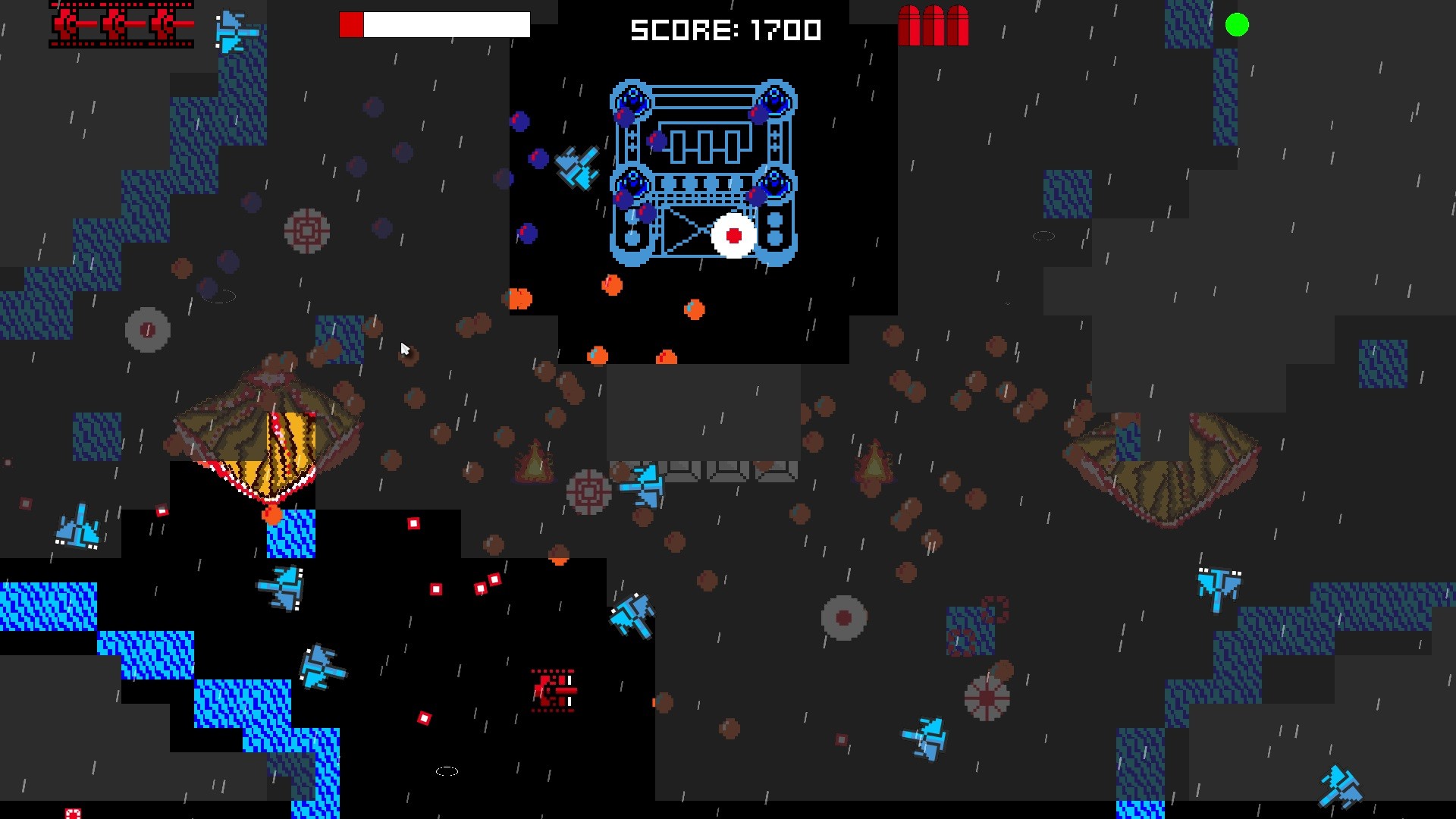
Task: Click the leftmost red ammo capsule
Action: (x=910, y=24)
